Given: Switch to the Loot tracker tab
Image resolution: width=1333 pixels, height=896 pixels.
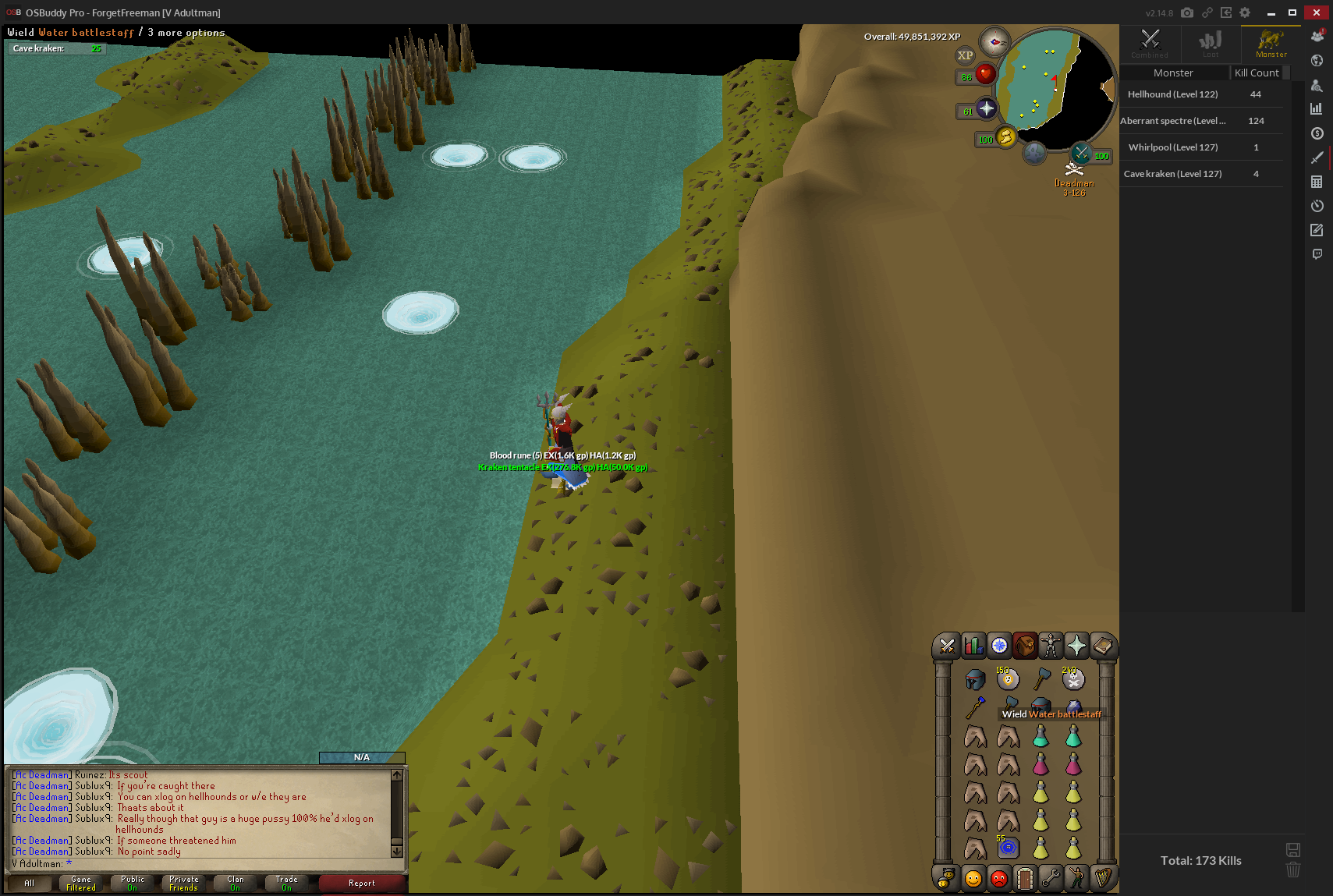Looking at the screenshot, I should tap(1211, 44).
